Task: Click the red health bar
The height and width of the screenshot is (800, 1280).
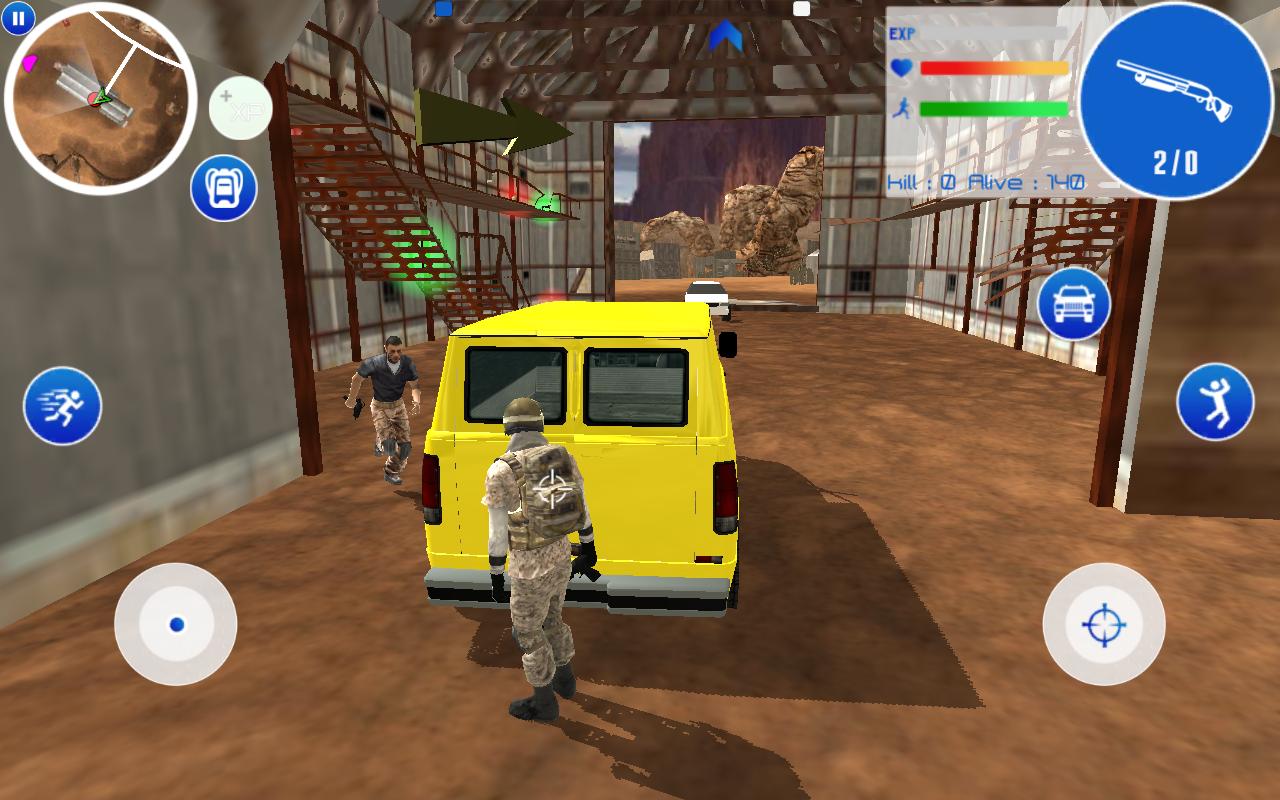Action: point(990,66)
